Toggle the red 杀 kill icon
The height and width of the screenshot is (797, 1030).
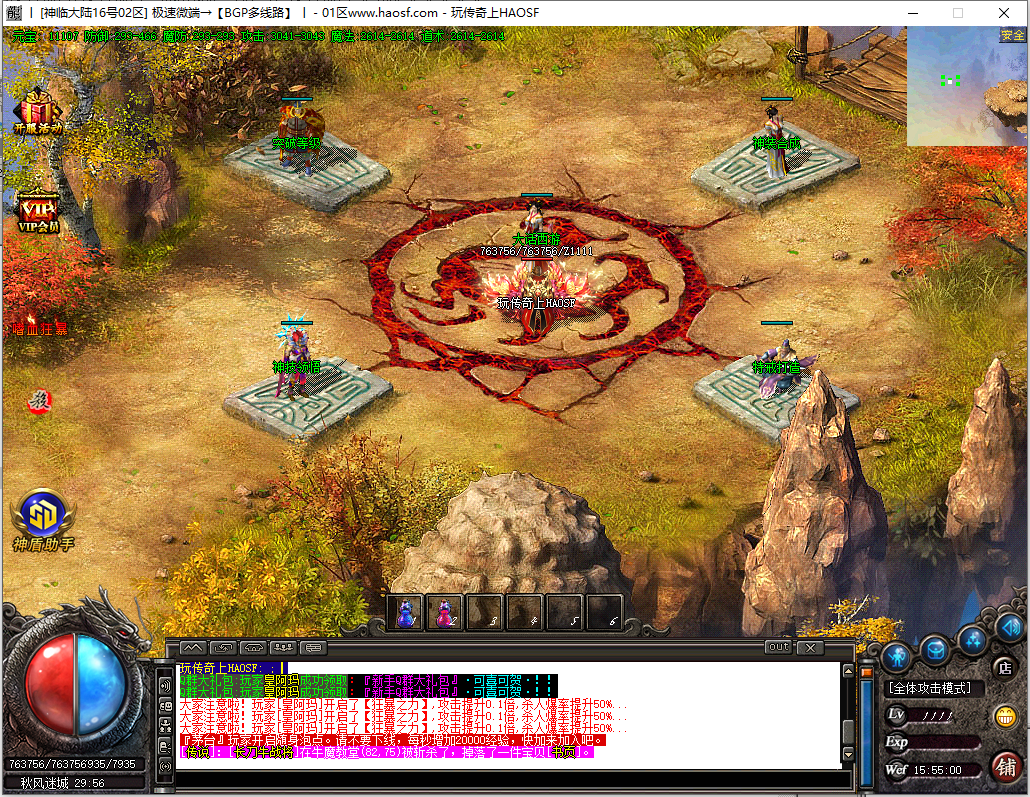click(41, 400)
